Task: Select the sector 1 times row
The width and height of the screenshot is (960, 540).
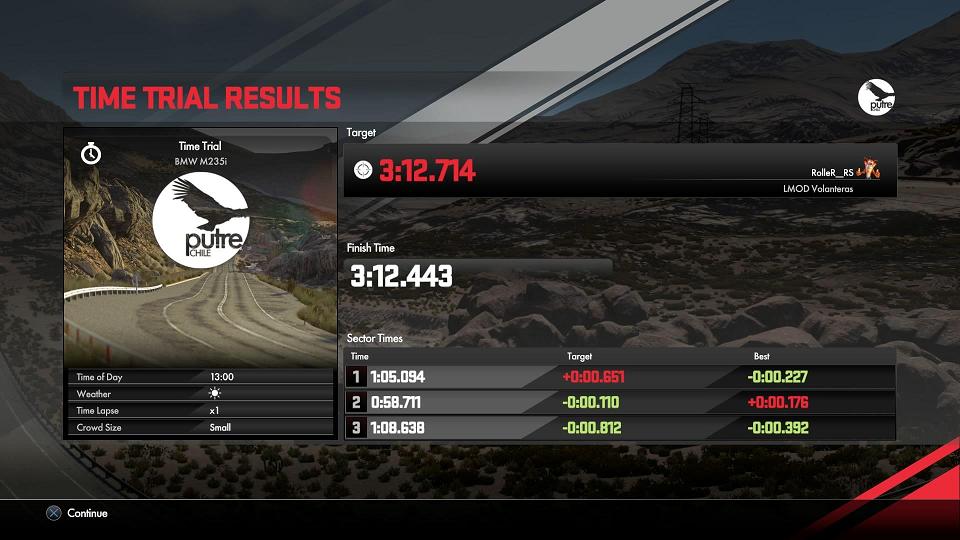Action: coord(620,377)
